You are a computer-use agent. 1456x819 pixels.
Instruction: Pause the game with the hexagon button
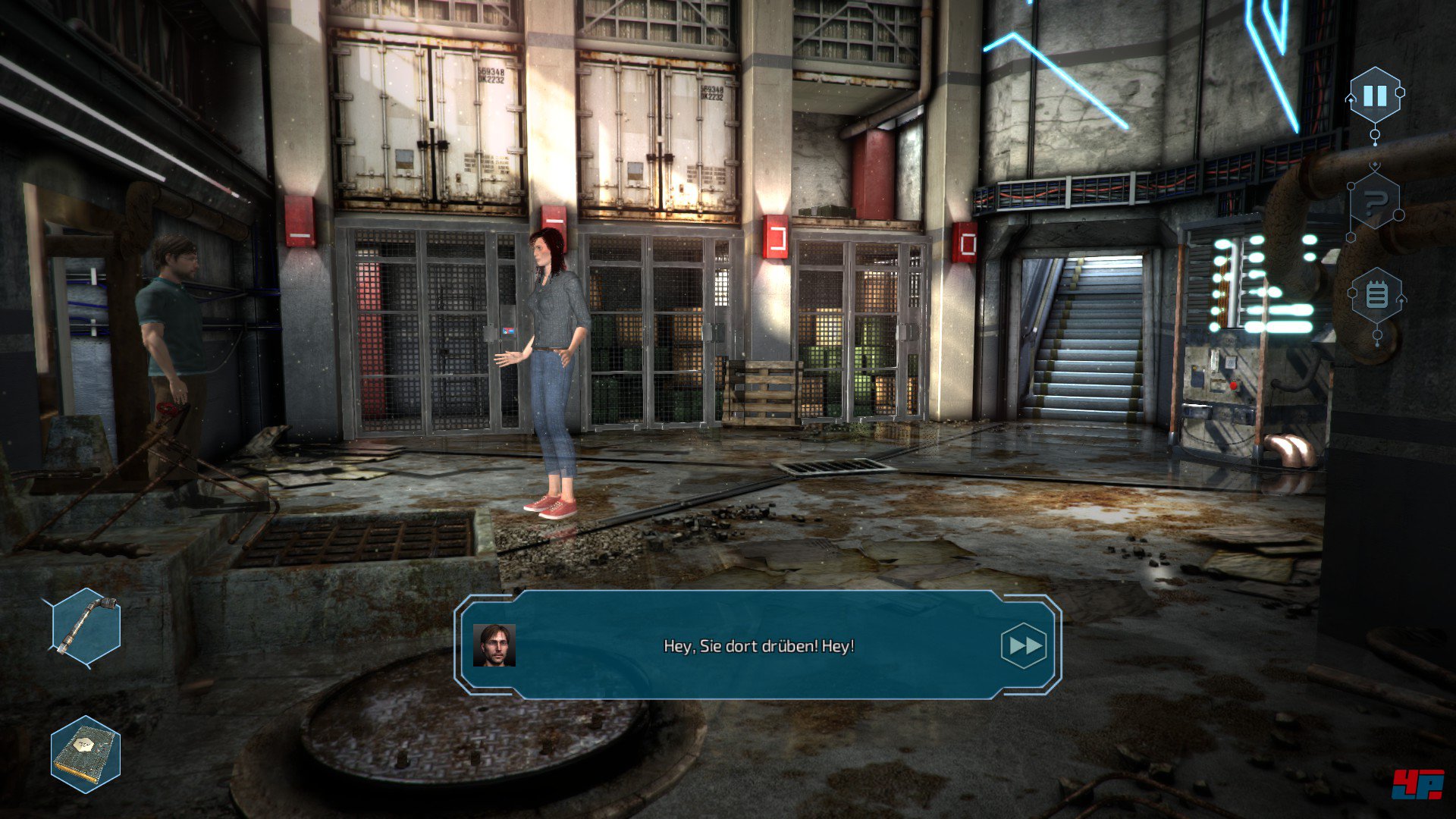coord(1375,96)
